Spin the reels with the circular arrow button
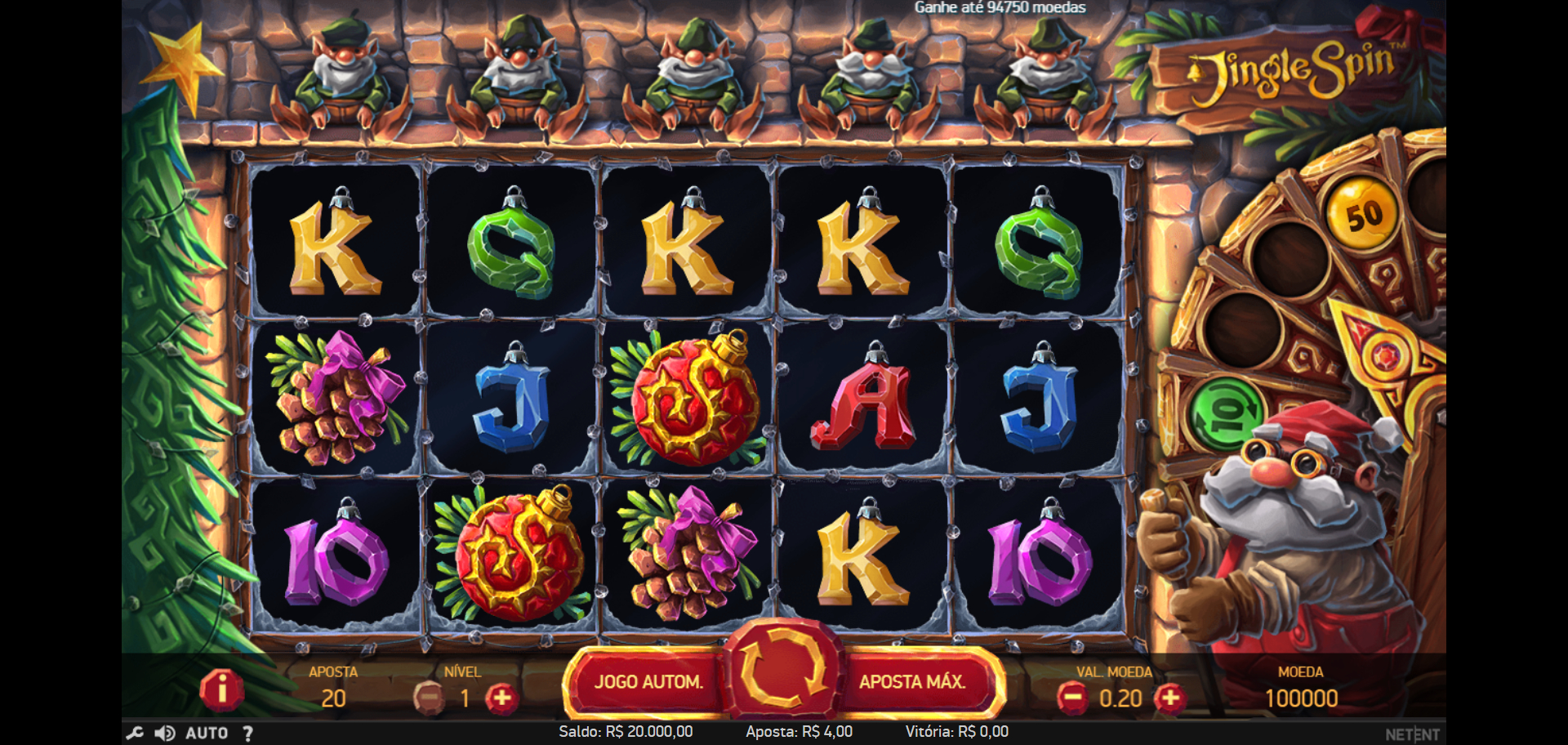 point(782,671)
